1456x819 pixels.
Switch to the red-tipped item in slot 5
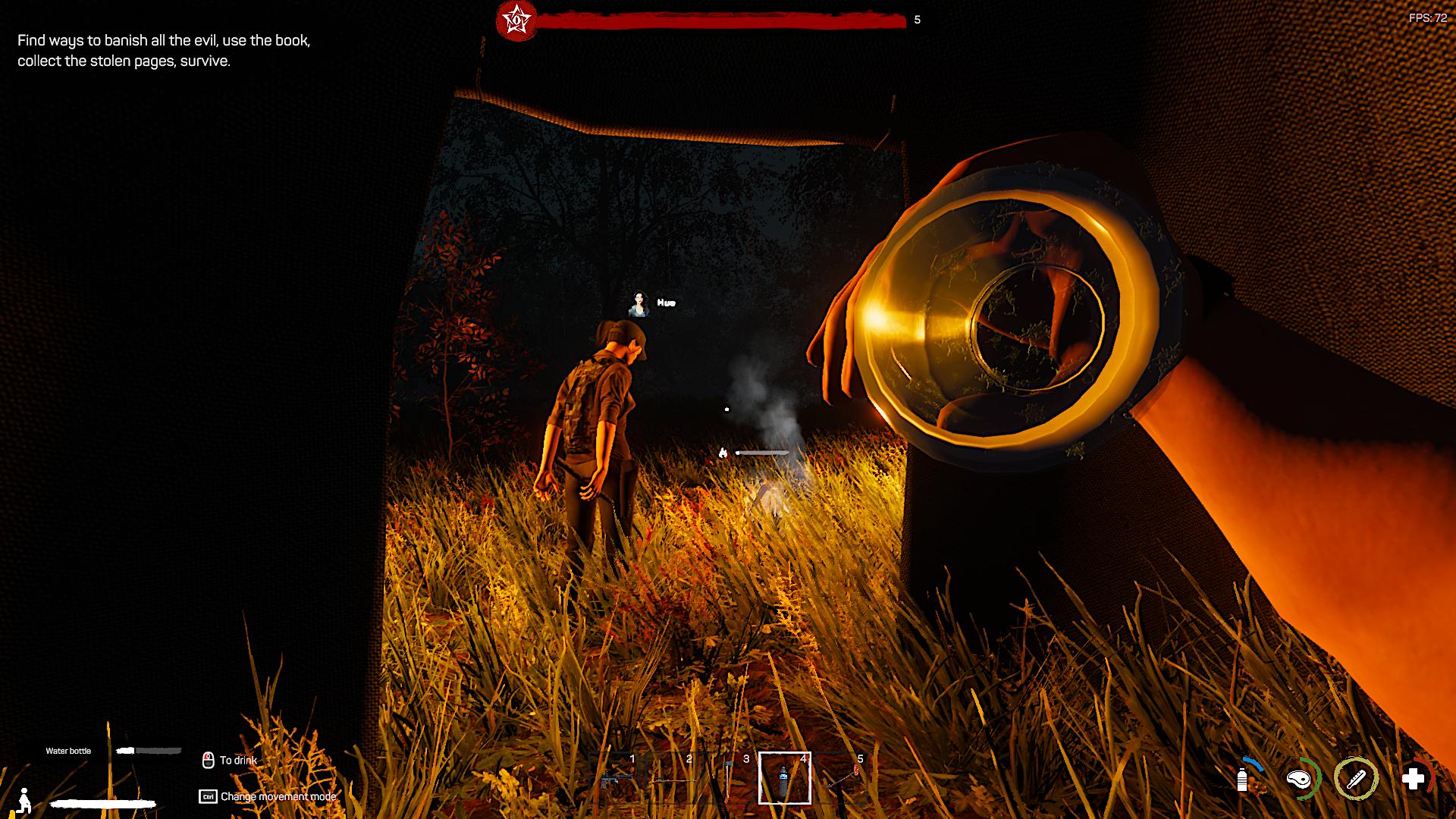842,778
